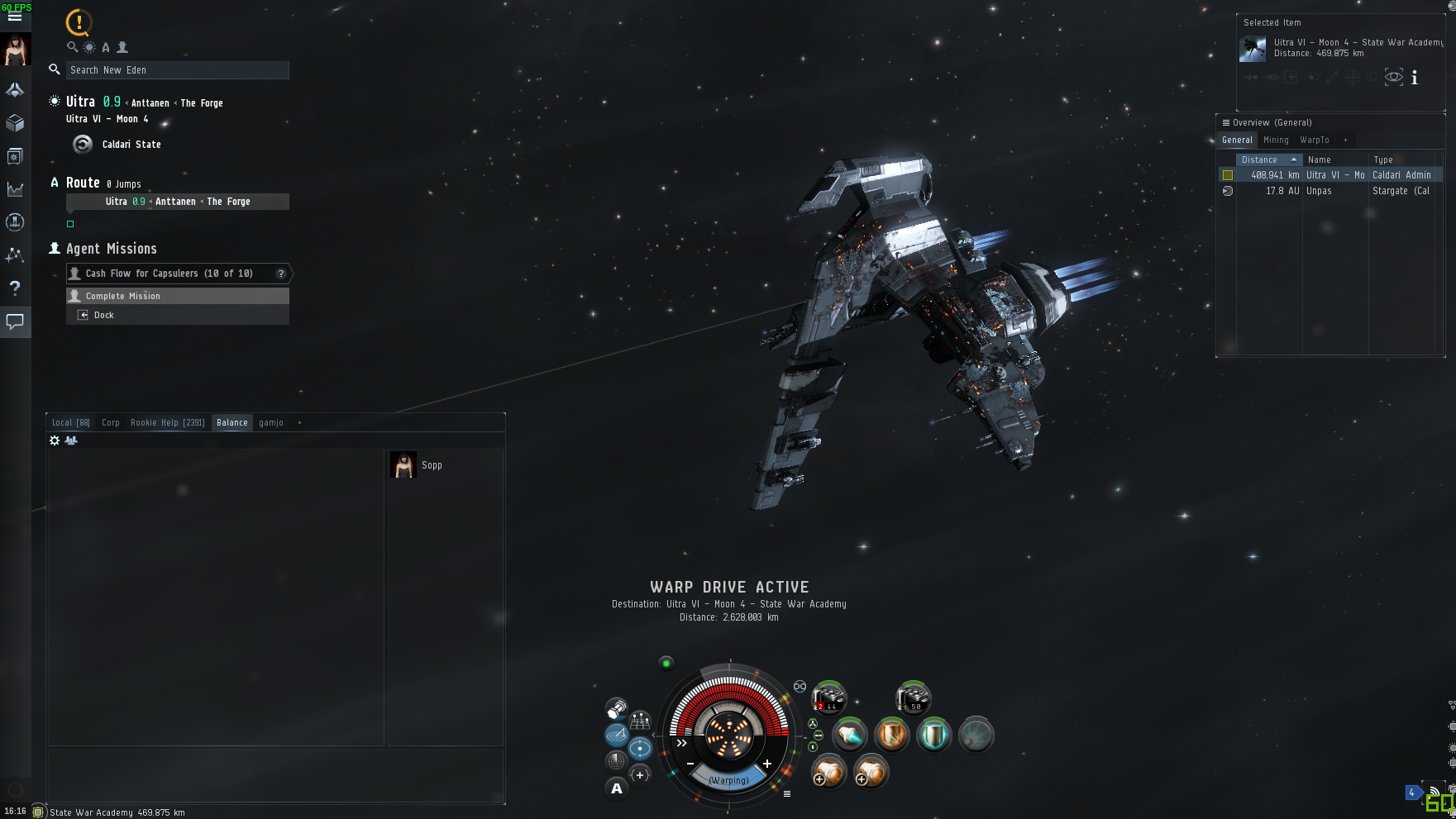This screenshot has width=1456, height=819.
Task: Show info for selected item
Action: click(x=1415, y=78)
